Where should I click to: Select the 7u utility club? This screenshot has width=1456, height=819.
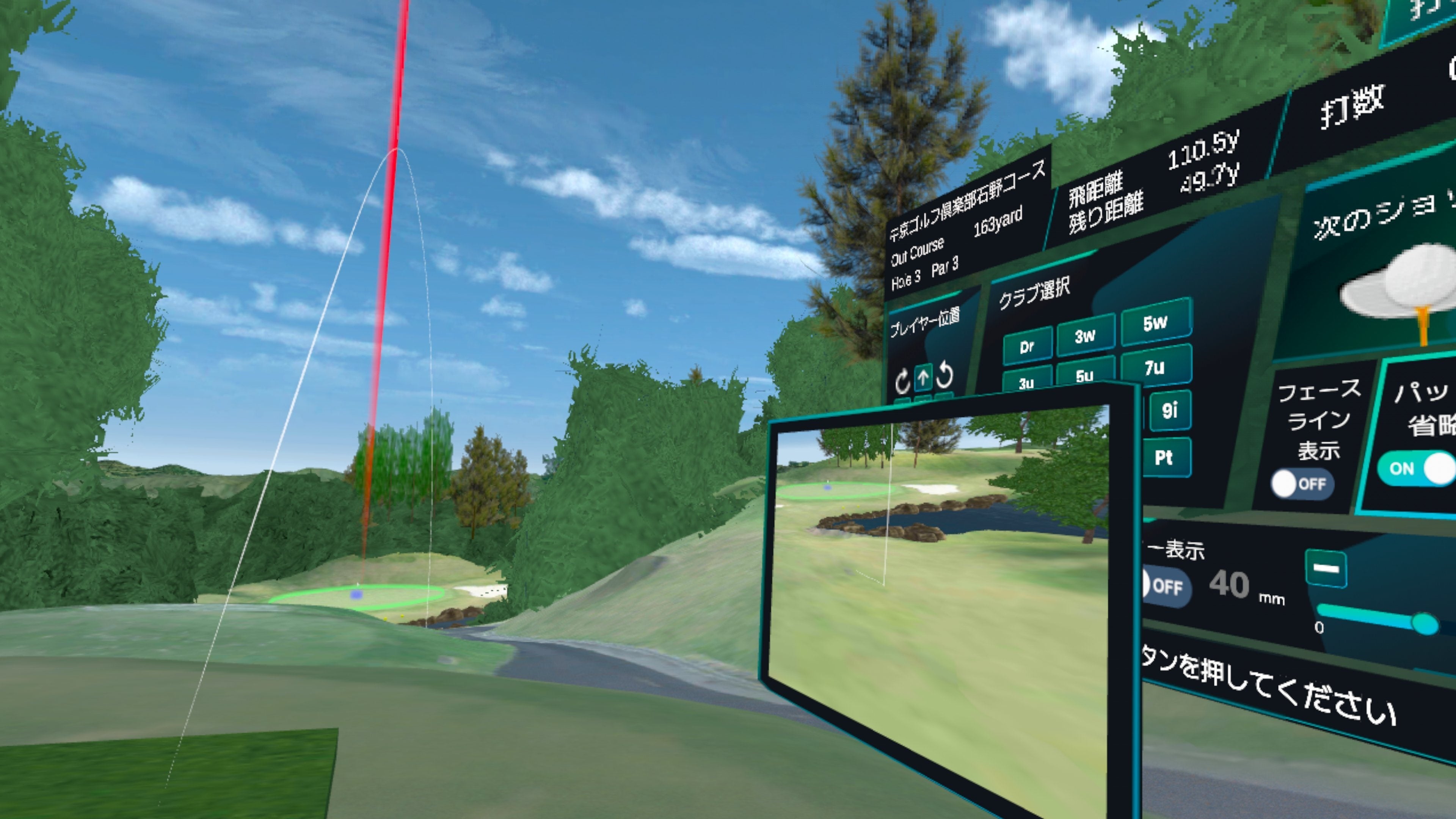[x=1155, y=367]
